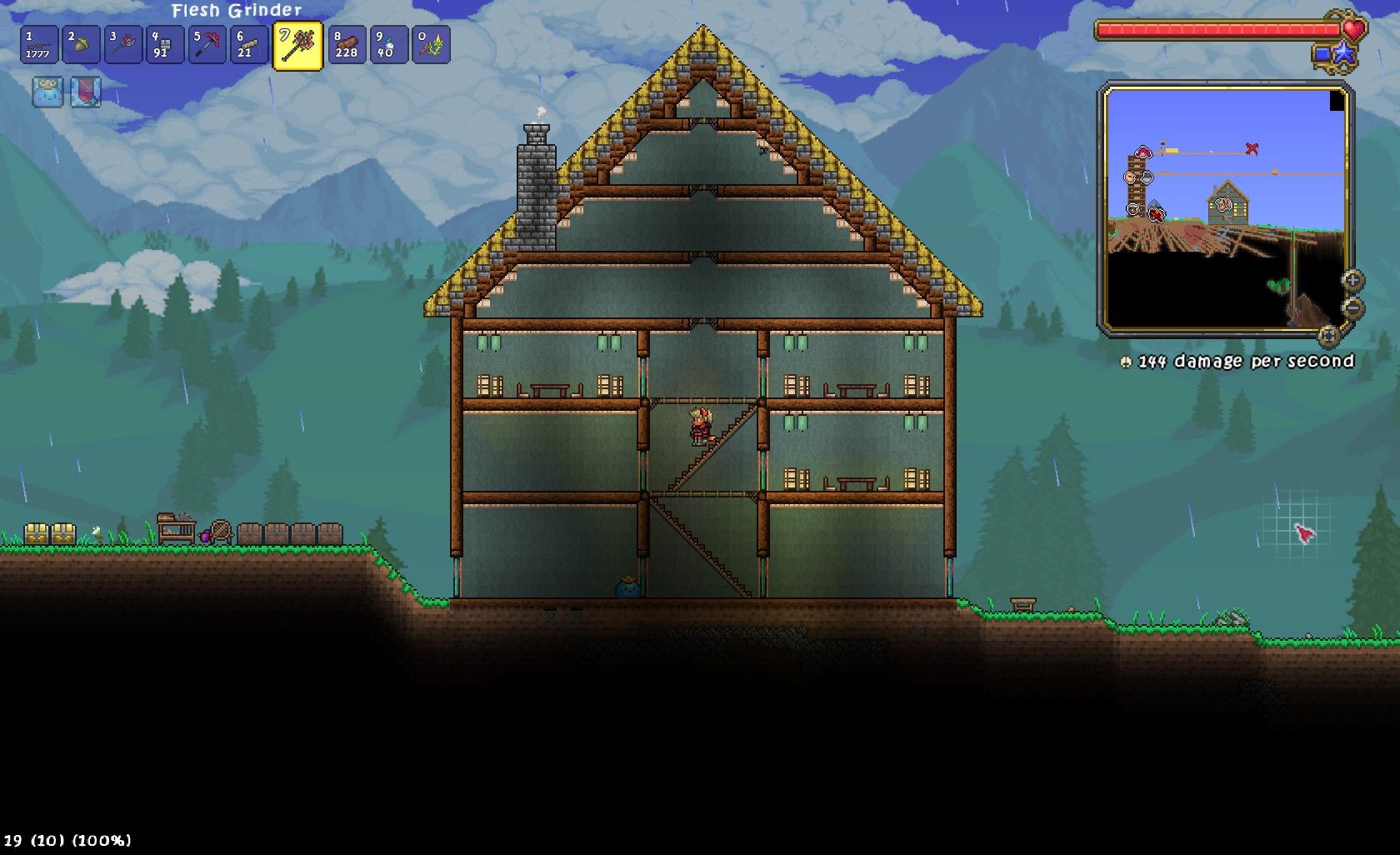Select the beam item in hotbar slot 6
1400x855 pixels.
[x=249, y=43]
